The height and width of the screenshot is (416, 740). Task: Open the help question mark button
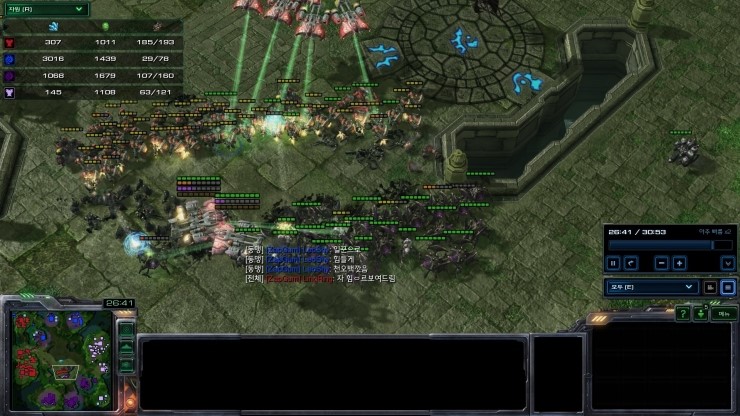tap(682, 314)
